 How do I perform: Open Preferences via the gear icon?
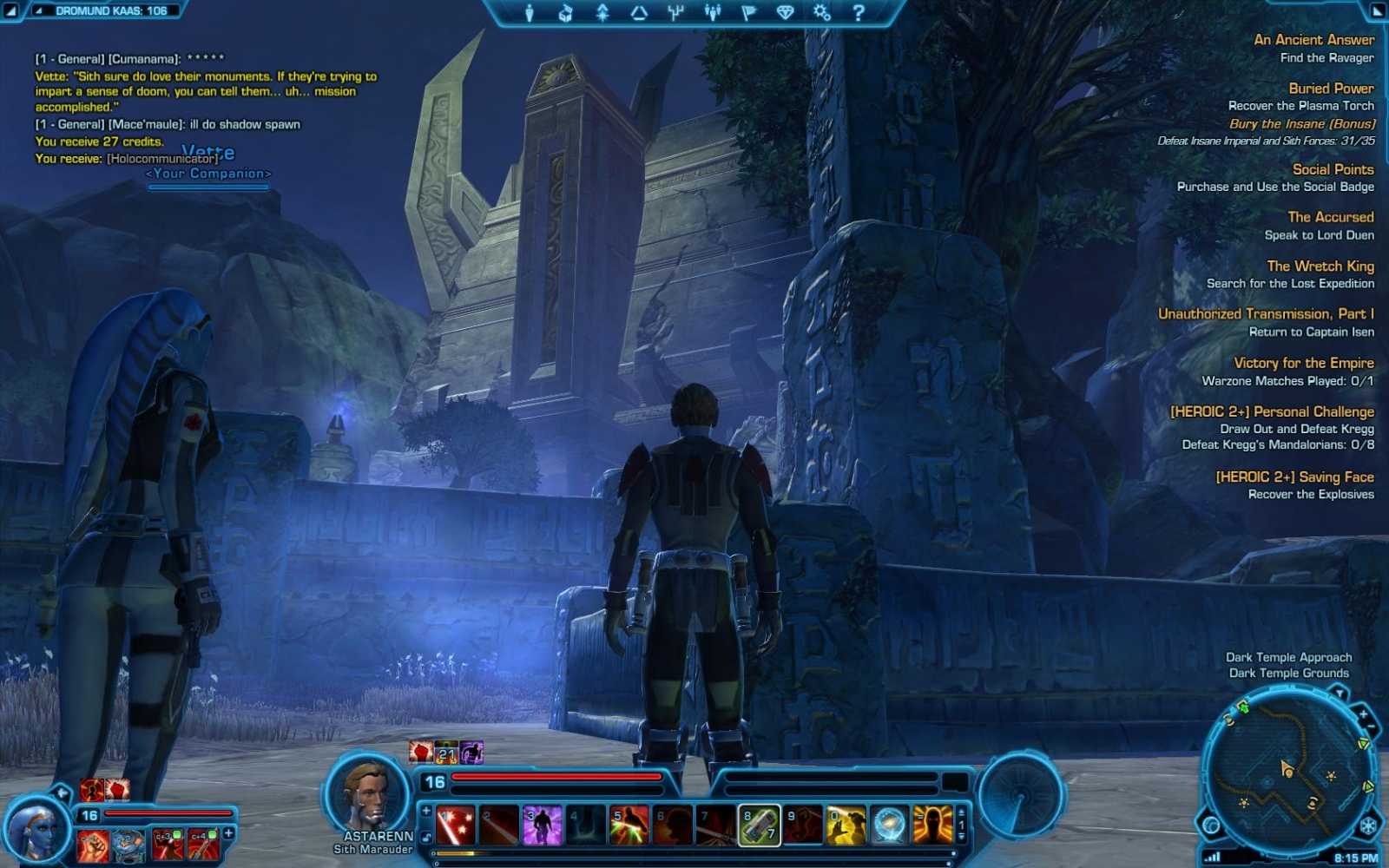tap(820, 12)
